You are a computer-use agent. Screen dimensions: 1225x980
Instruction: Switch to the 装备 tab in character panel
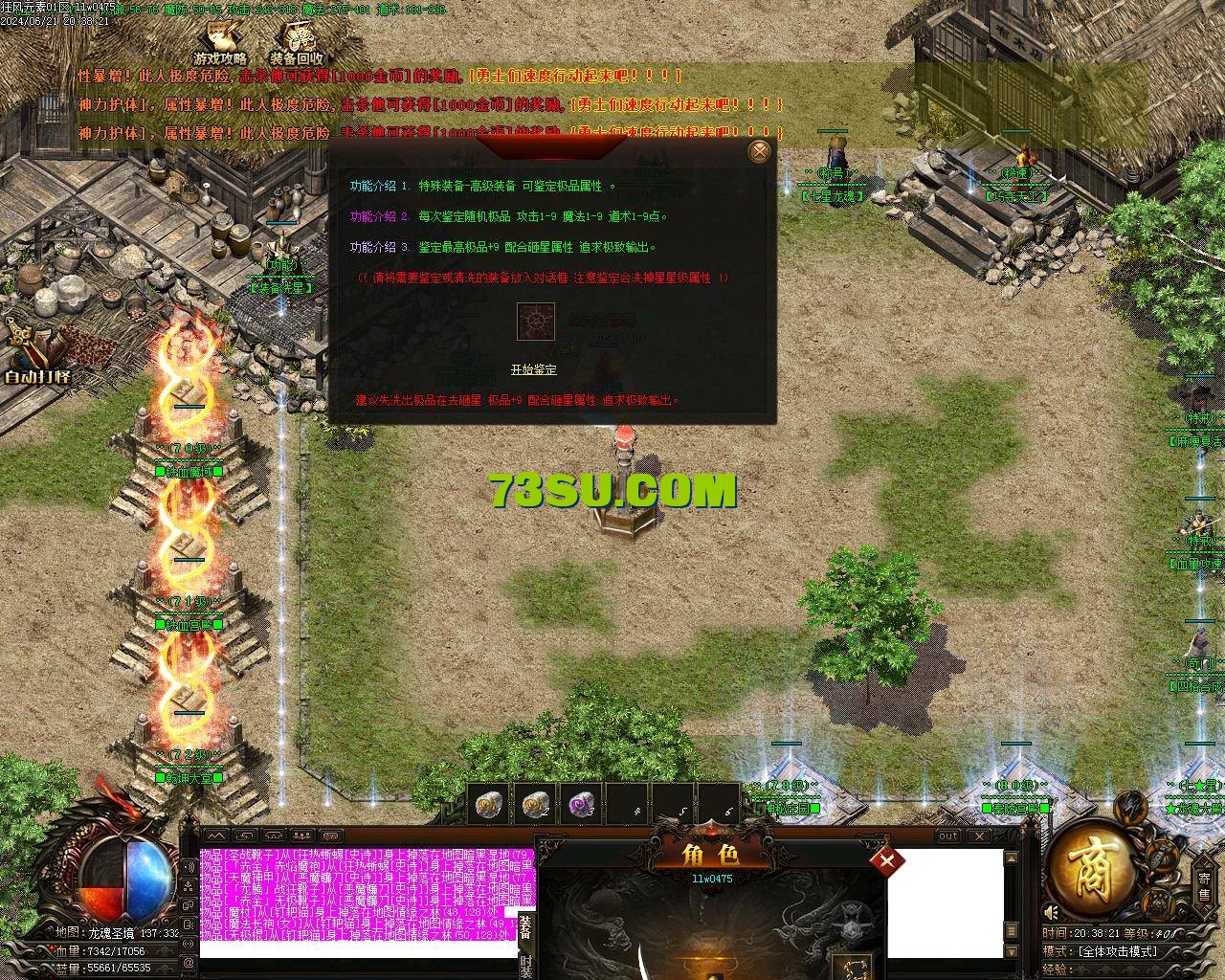pos(525,926)
